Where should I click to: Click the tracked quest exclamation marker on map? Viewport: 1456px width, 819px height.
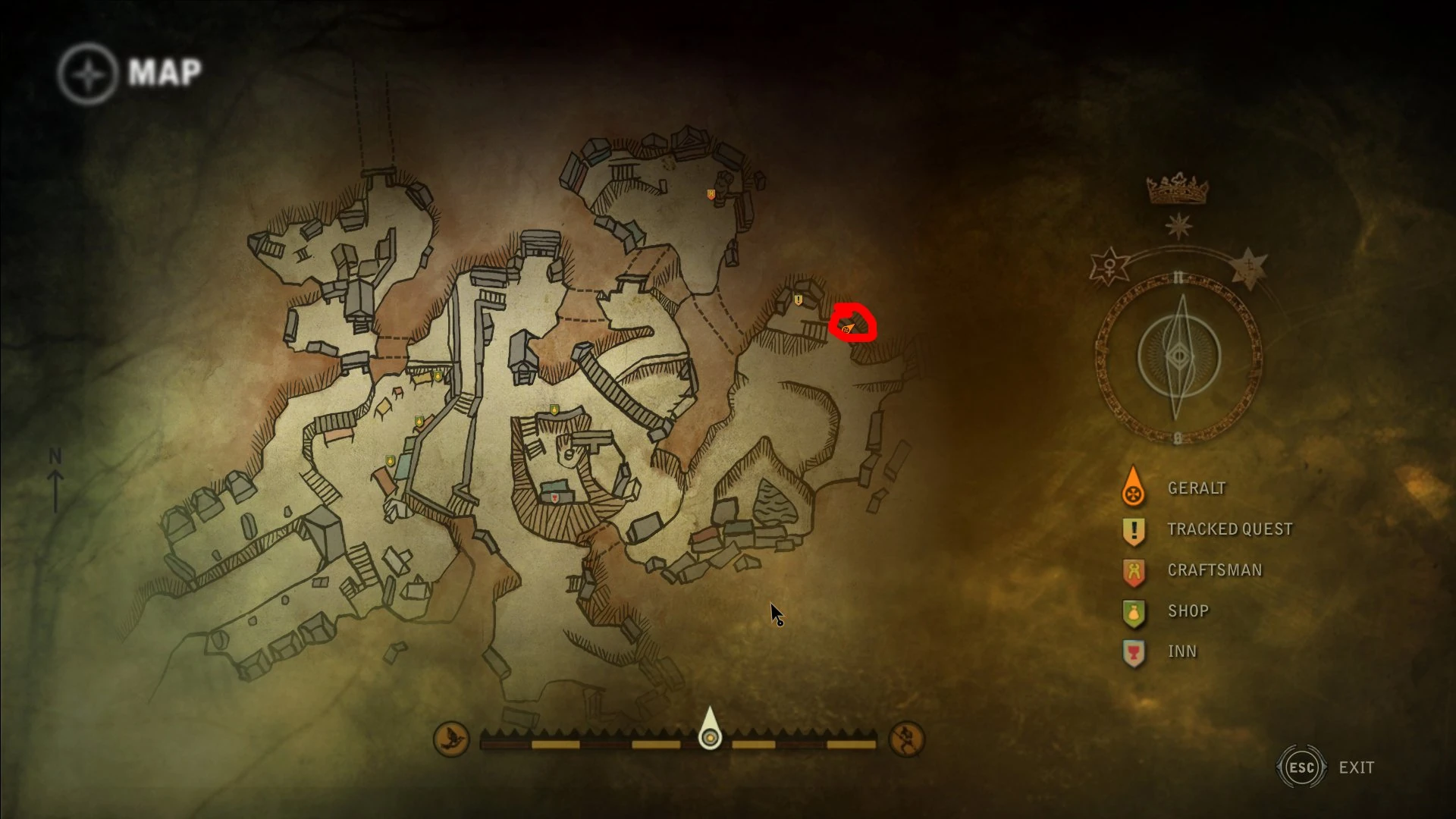pos(798,300)
